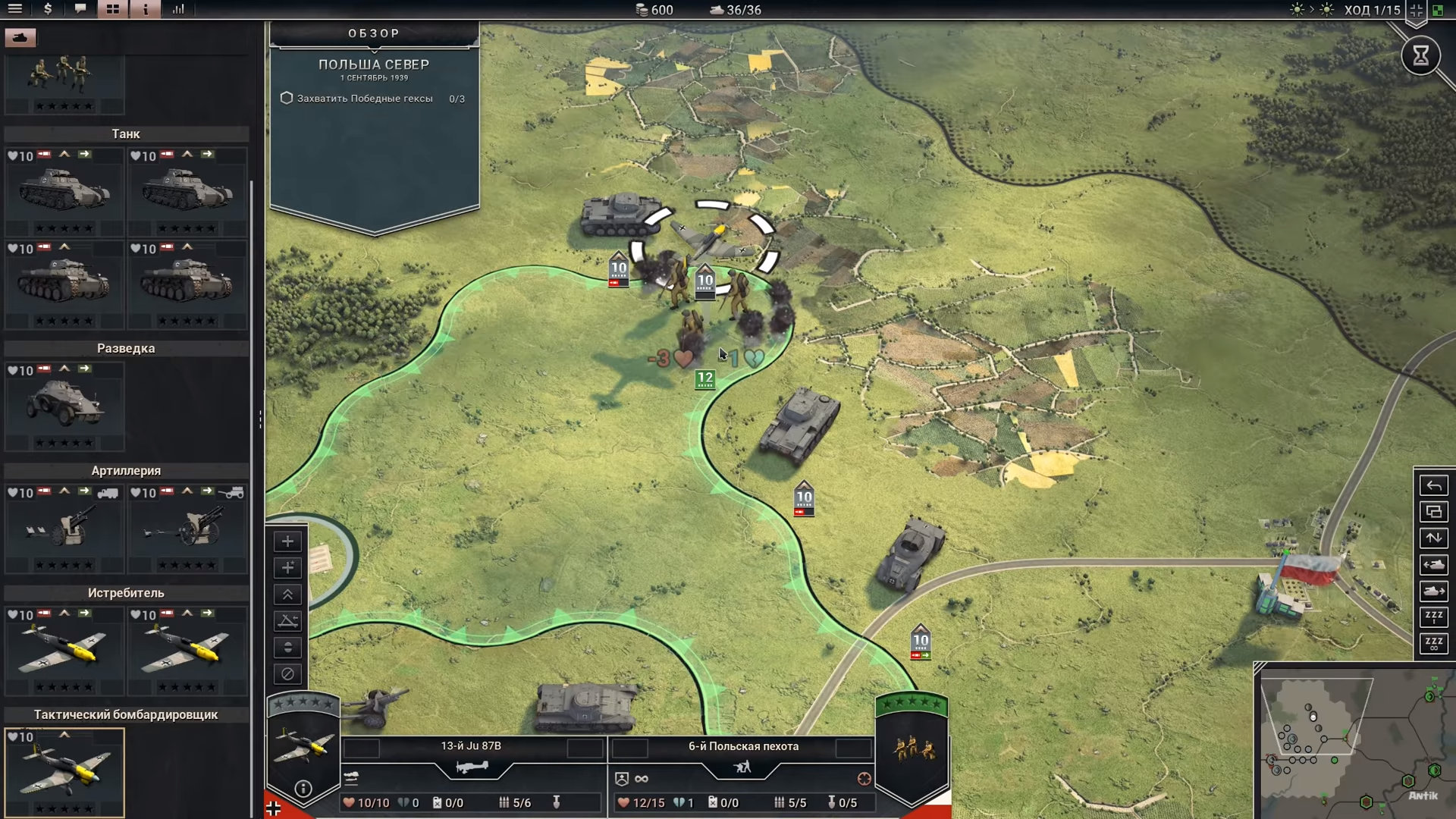Open the statistics bar chart icon
1456x819 pixels.
point(178,9)
